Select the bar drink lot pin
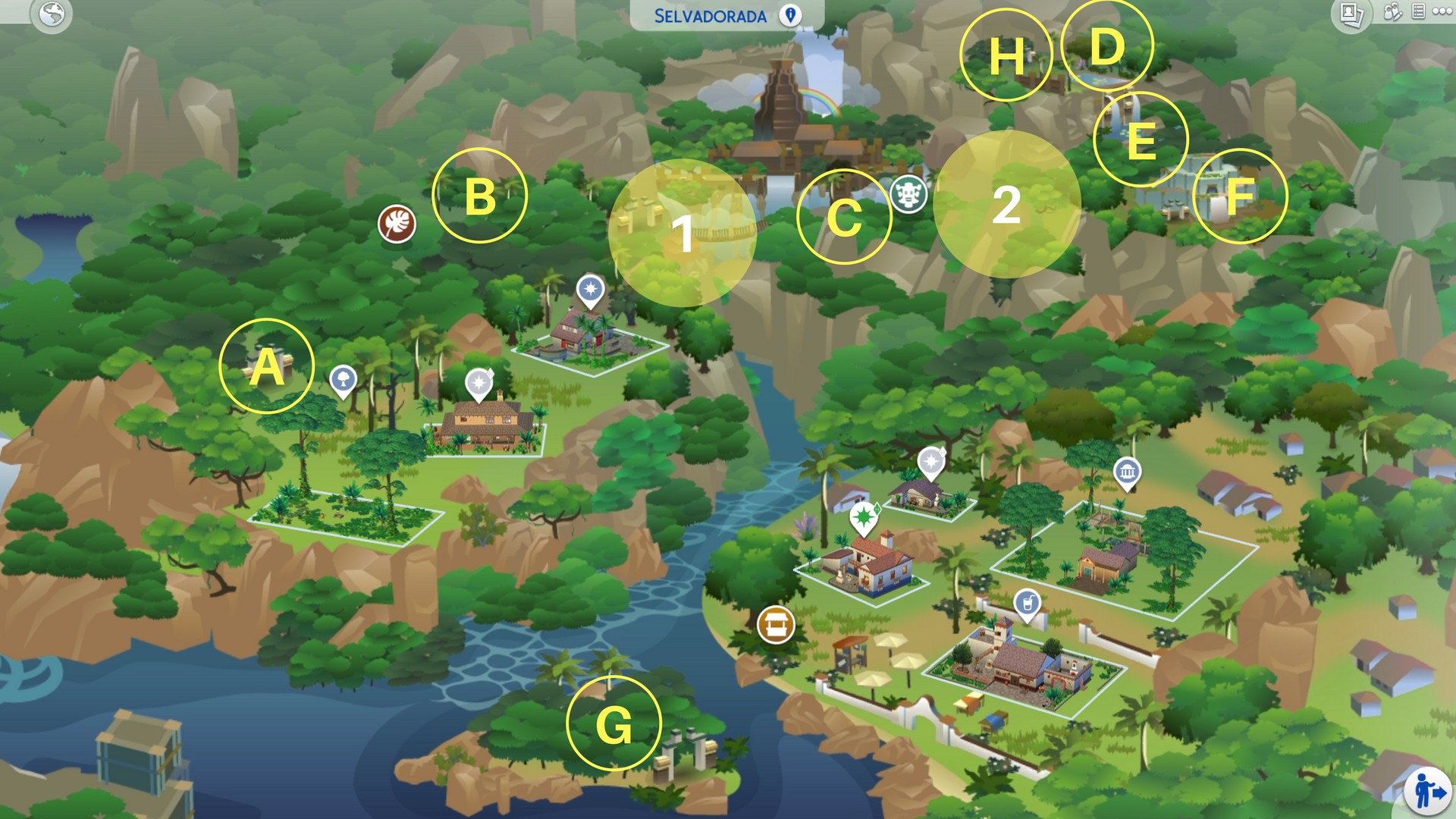This screenshot has width=1456, height=819. (1027, 604)
